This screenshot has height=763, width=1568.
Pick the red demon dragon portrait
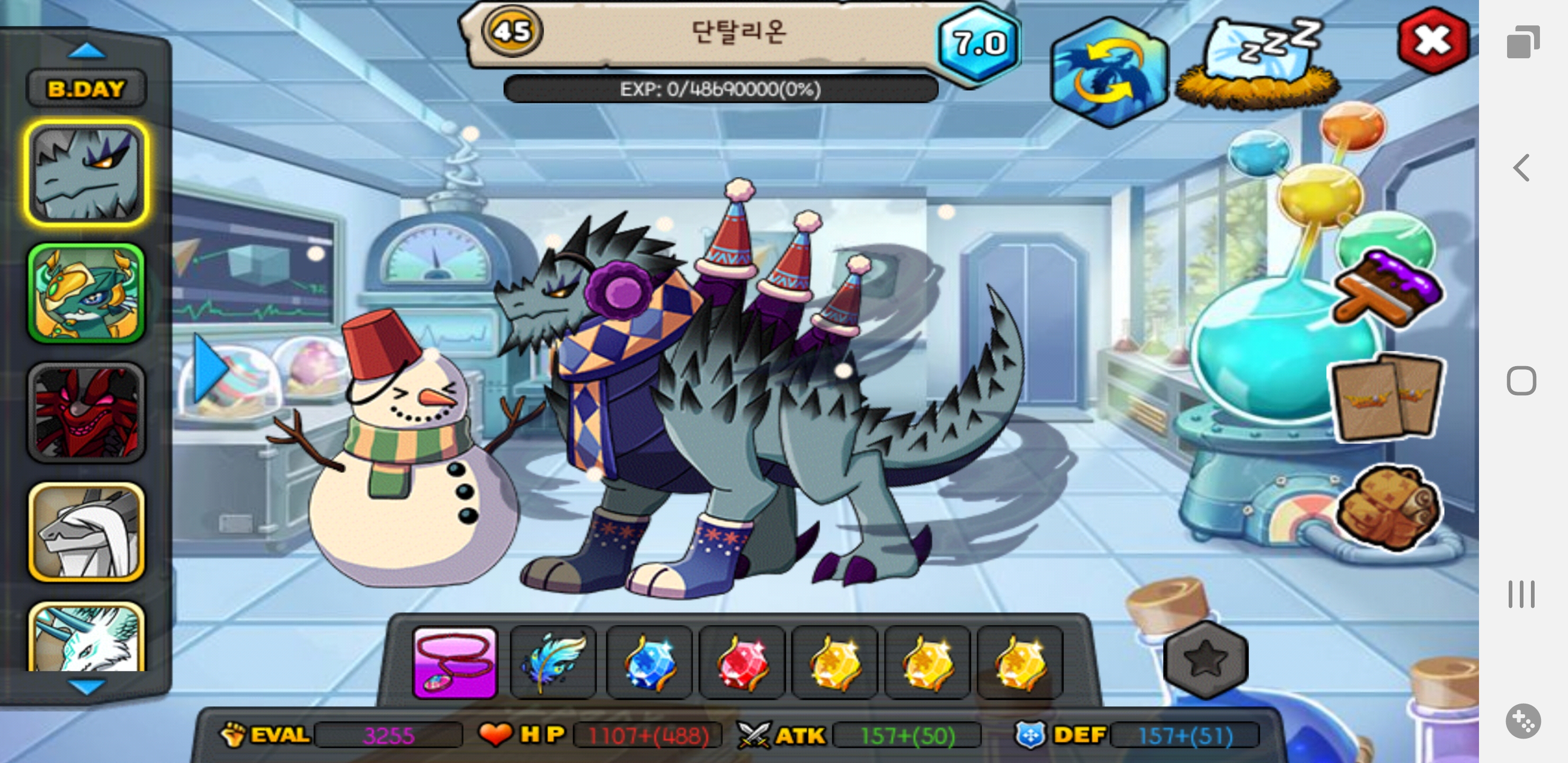86,413
